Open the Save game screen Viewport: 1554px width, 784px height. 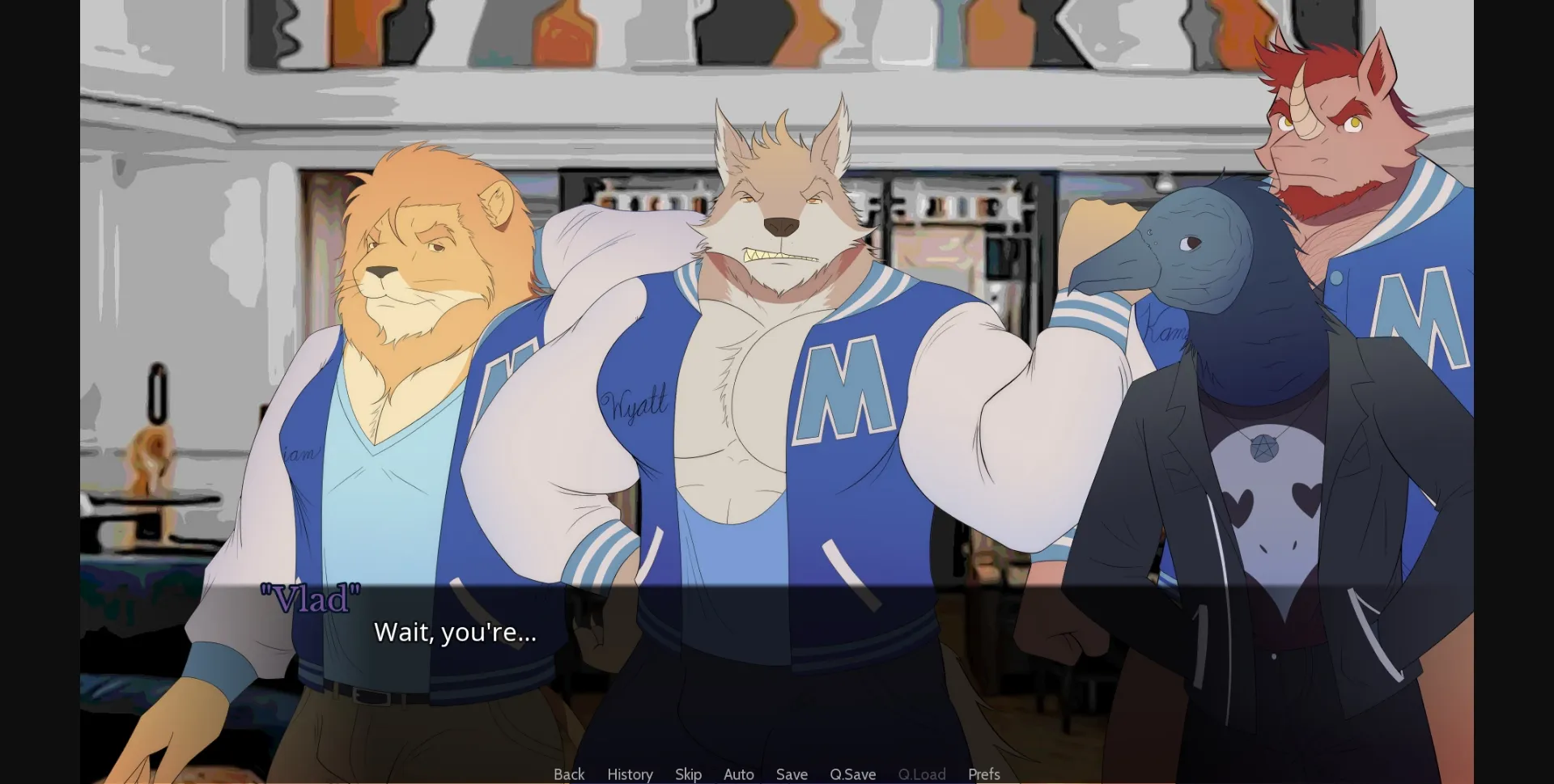791,774
